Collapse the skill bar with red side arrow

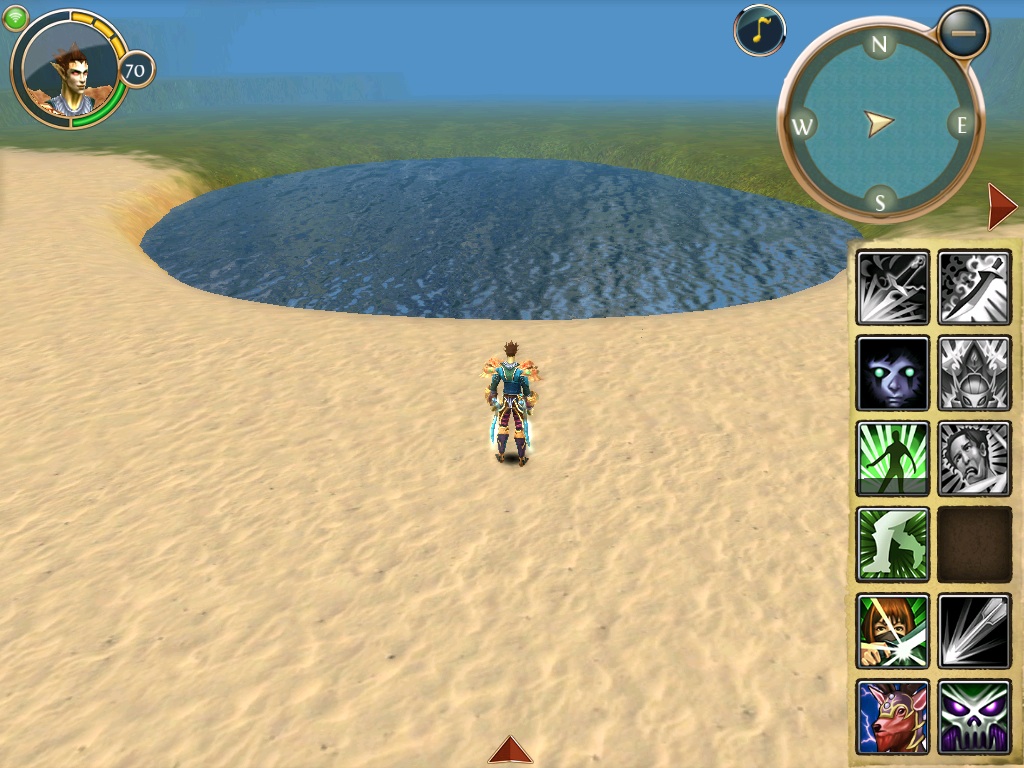click(x=1001, y=207)
